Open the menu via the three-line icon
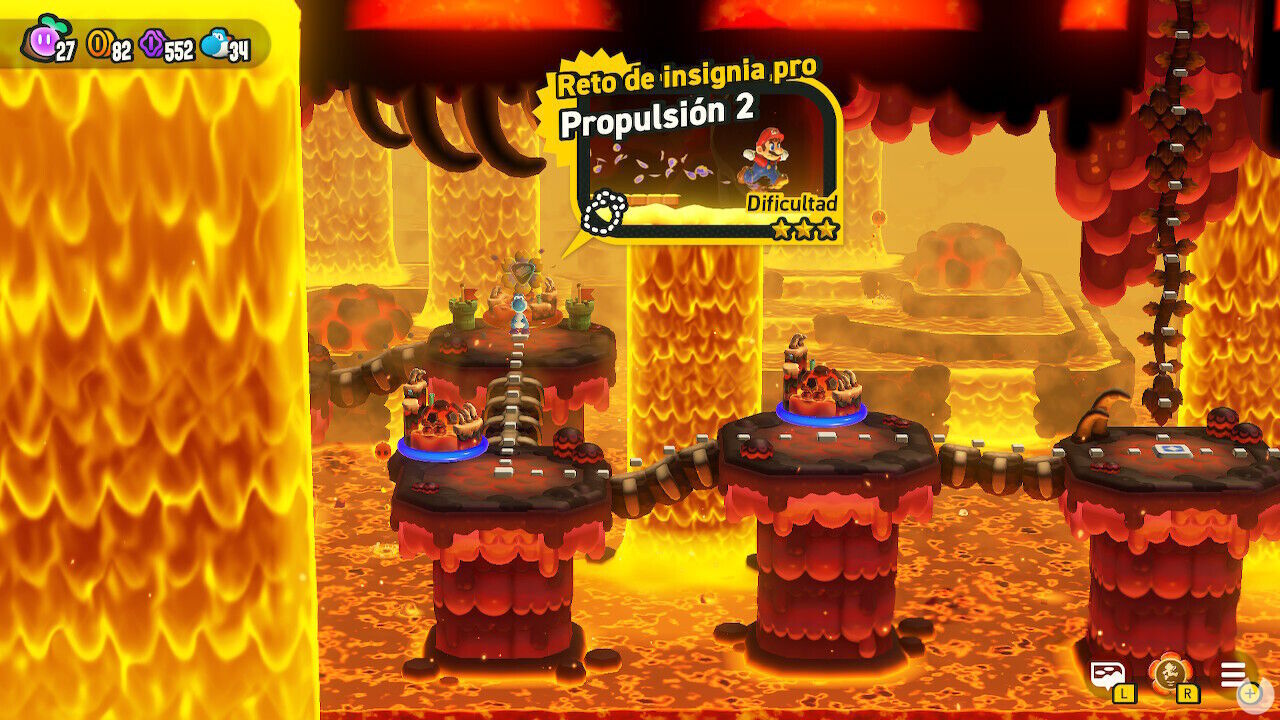Screen dimensions: 1280x720 (1232, 673)
